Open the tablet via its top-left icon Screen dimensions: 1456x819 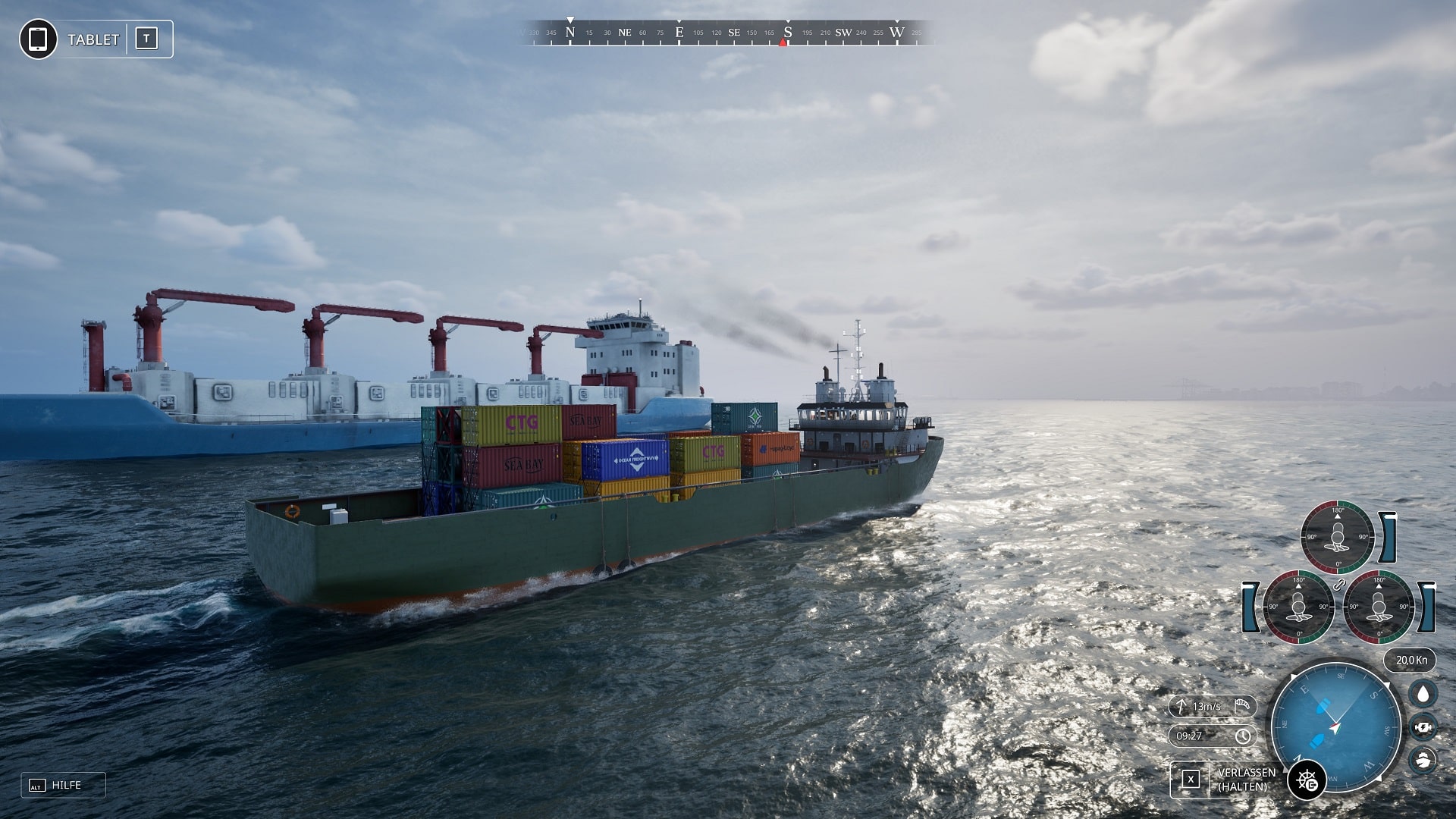tap(38, 39)
